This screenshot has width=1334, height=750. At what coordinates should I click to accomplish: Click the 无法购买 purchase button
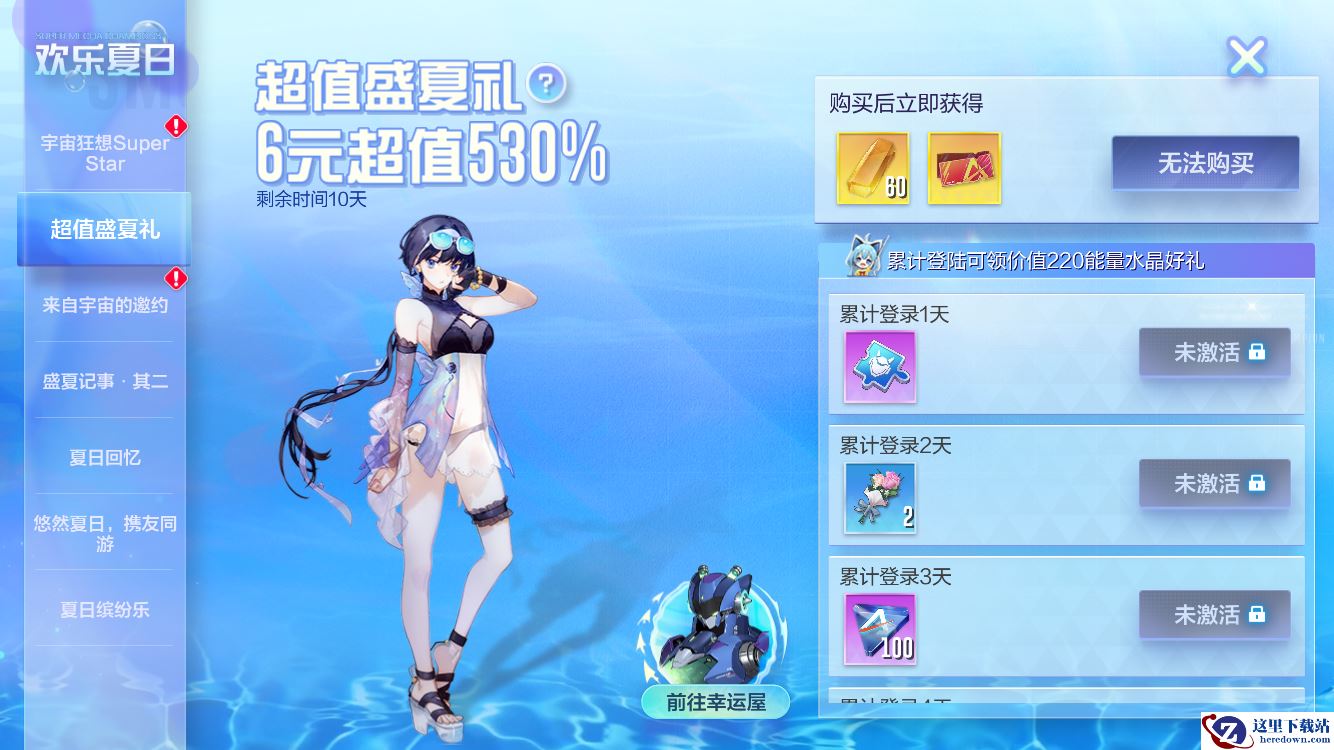click(1205, 163)
